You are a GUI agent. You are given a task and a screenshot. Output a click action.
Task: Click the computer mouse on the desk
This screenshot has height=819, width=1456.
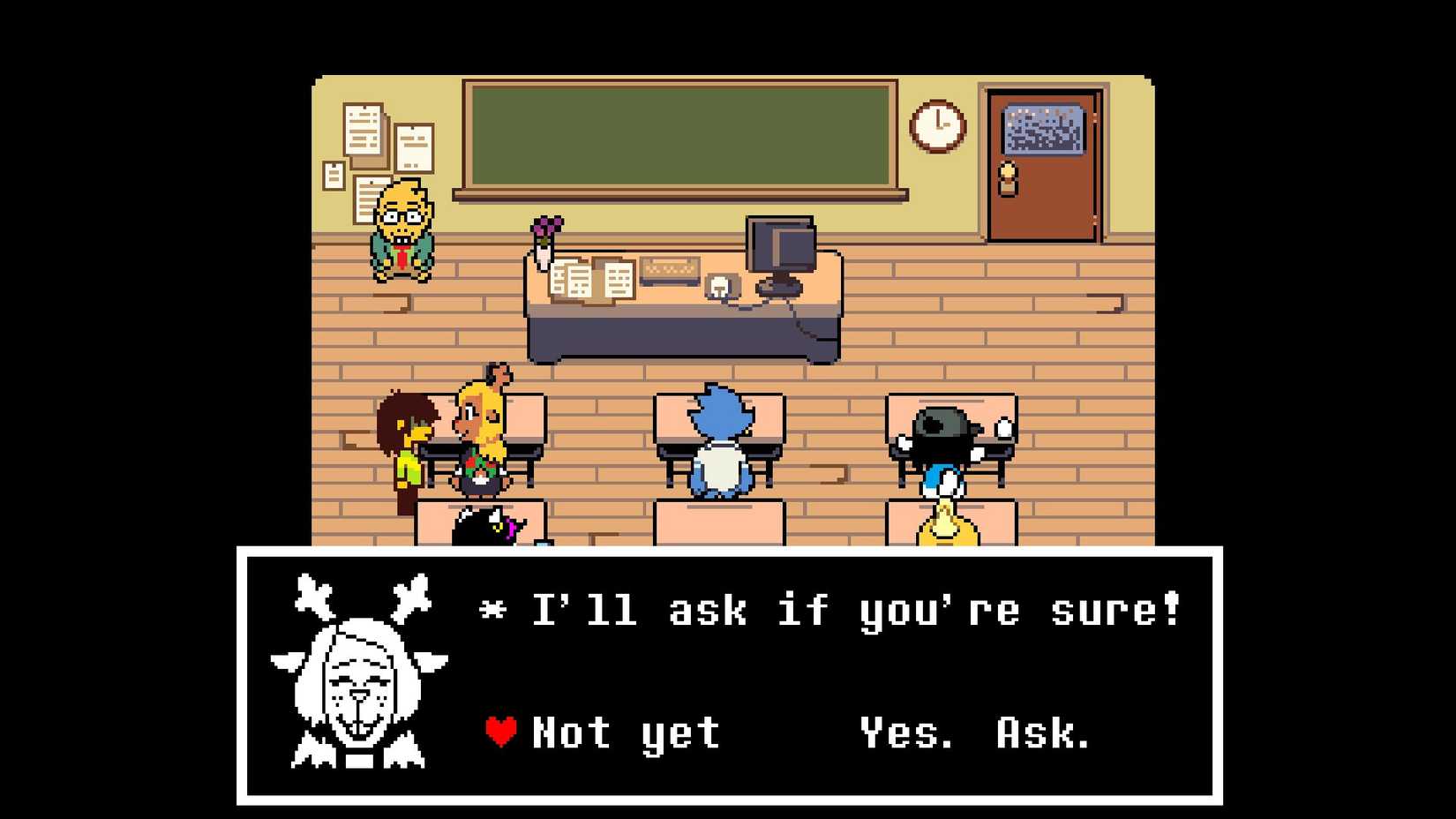pyautogui.click(x=719, y=285)
